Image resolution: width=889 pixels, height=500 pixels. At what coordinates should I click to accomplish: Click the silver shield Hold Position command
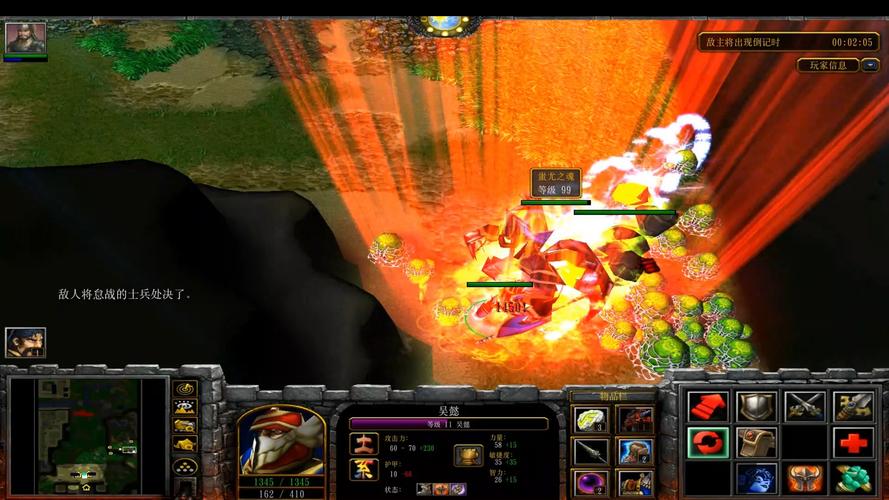click(x=756, y=405)
